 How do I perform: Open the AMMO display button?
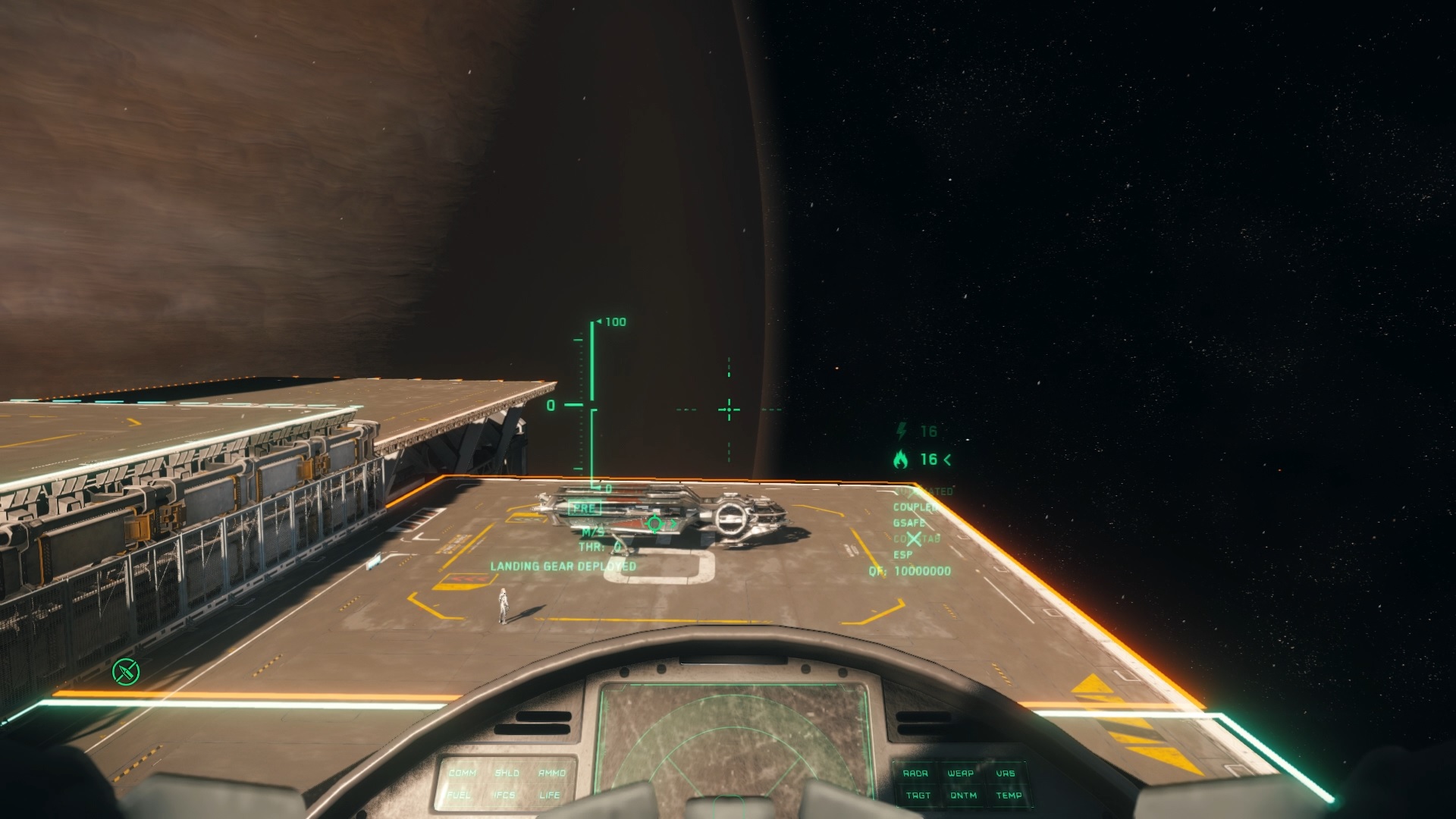552,773
